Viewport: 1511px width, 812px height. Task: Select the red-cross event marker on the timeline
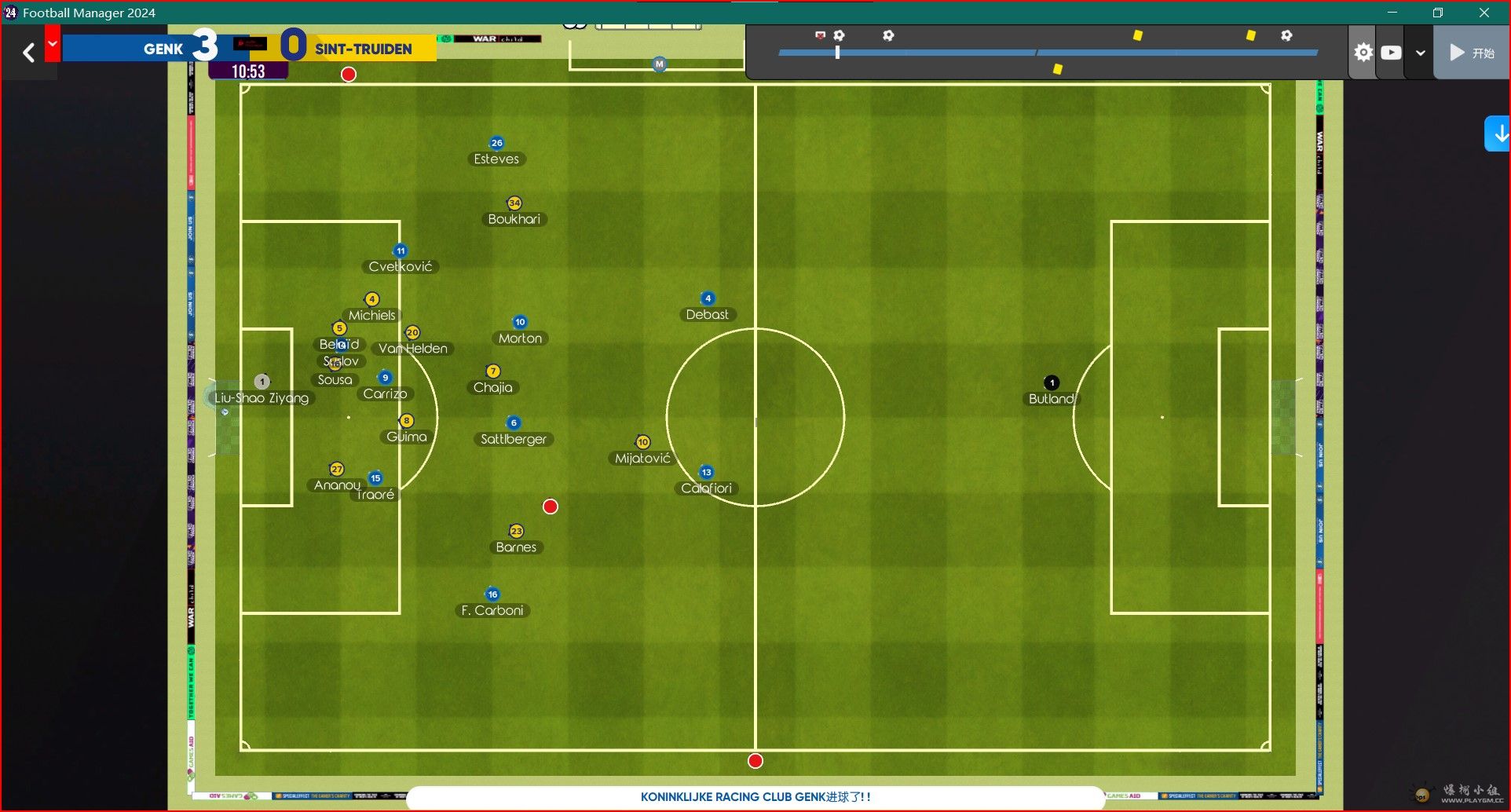pos(820,35)
